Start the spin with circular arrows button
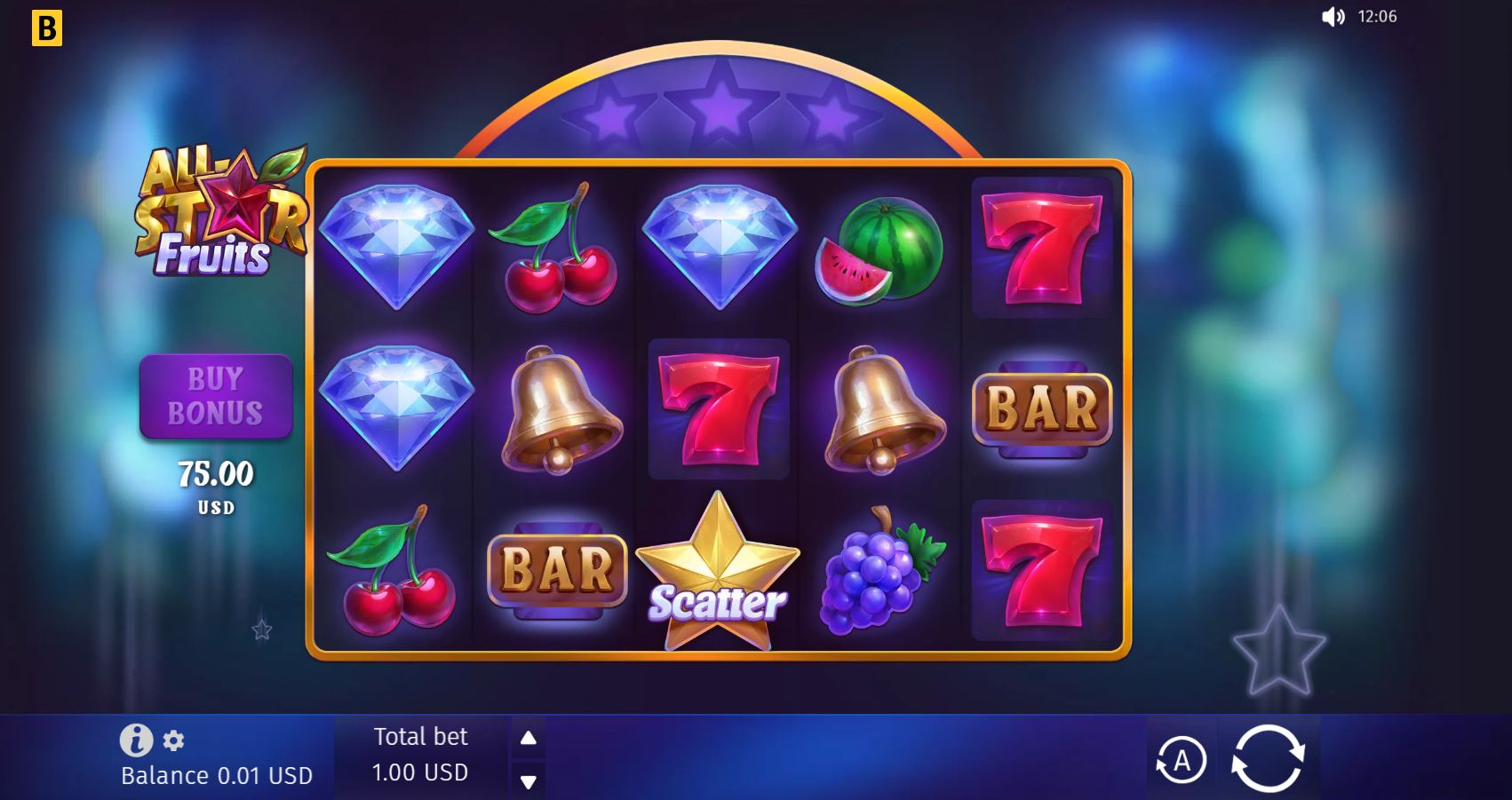Screen dimensions: 1512x800 coord(1268,759)
